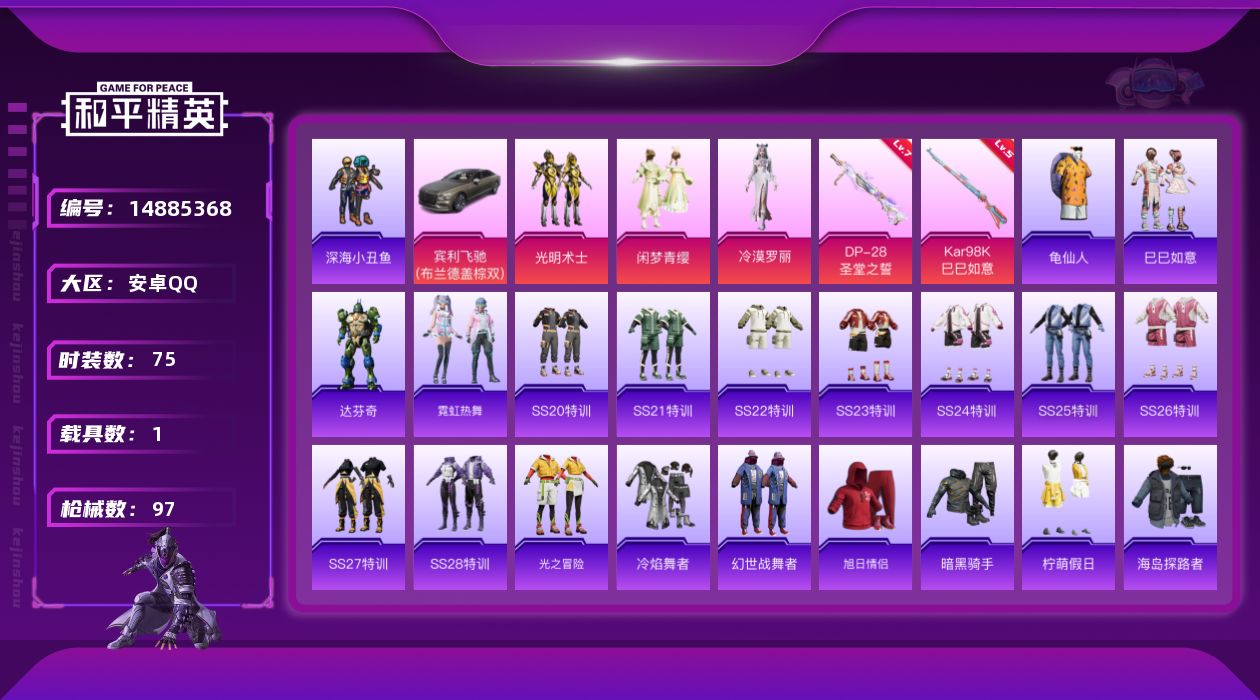Choose the SS27特训 outfit card
This screenshot has height=700, width=1260.
point(358,517)
